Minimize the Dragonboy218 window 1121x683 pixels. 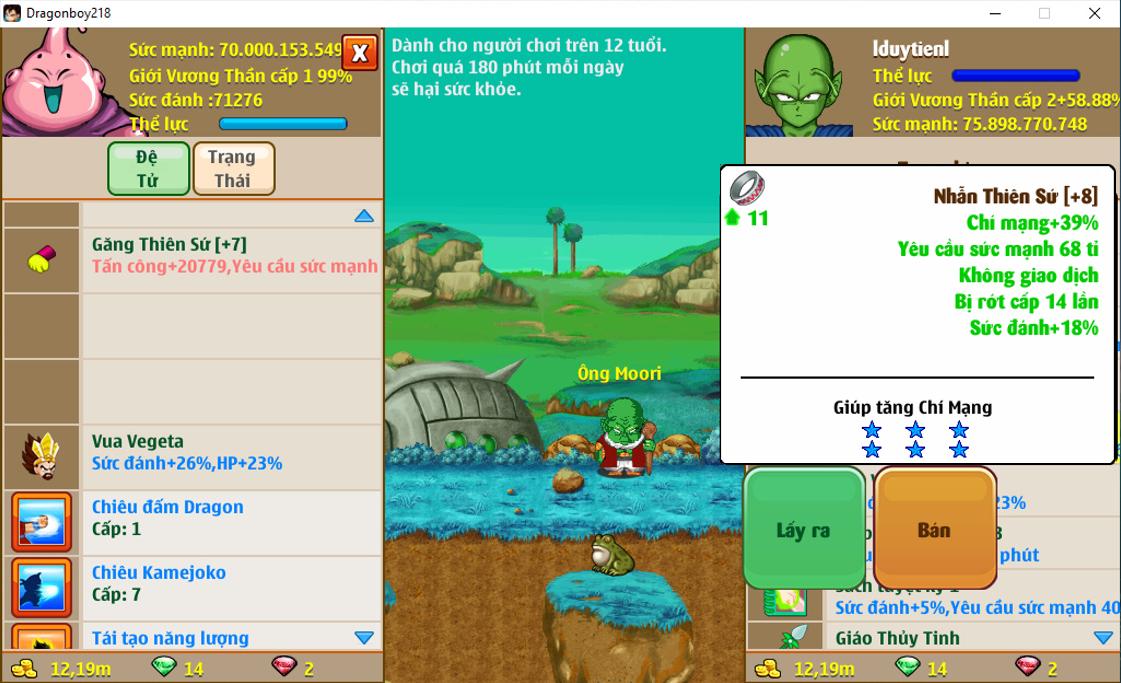[x=996, y=13]
